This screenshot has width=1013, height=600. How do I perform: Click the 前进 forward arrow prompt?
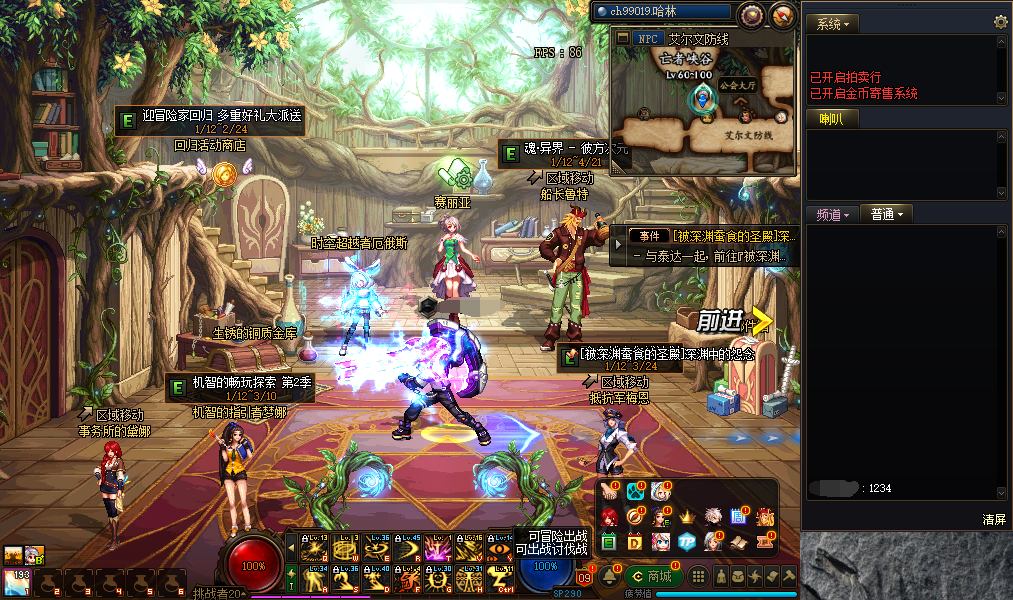pos(735,321)
